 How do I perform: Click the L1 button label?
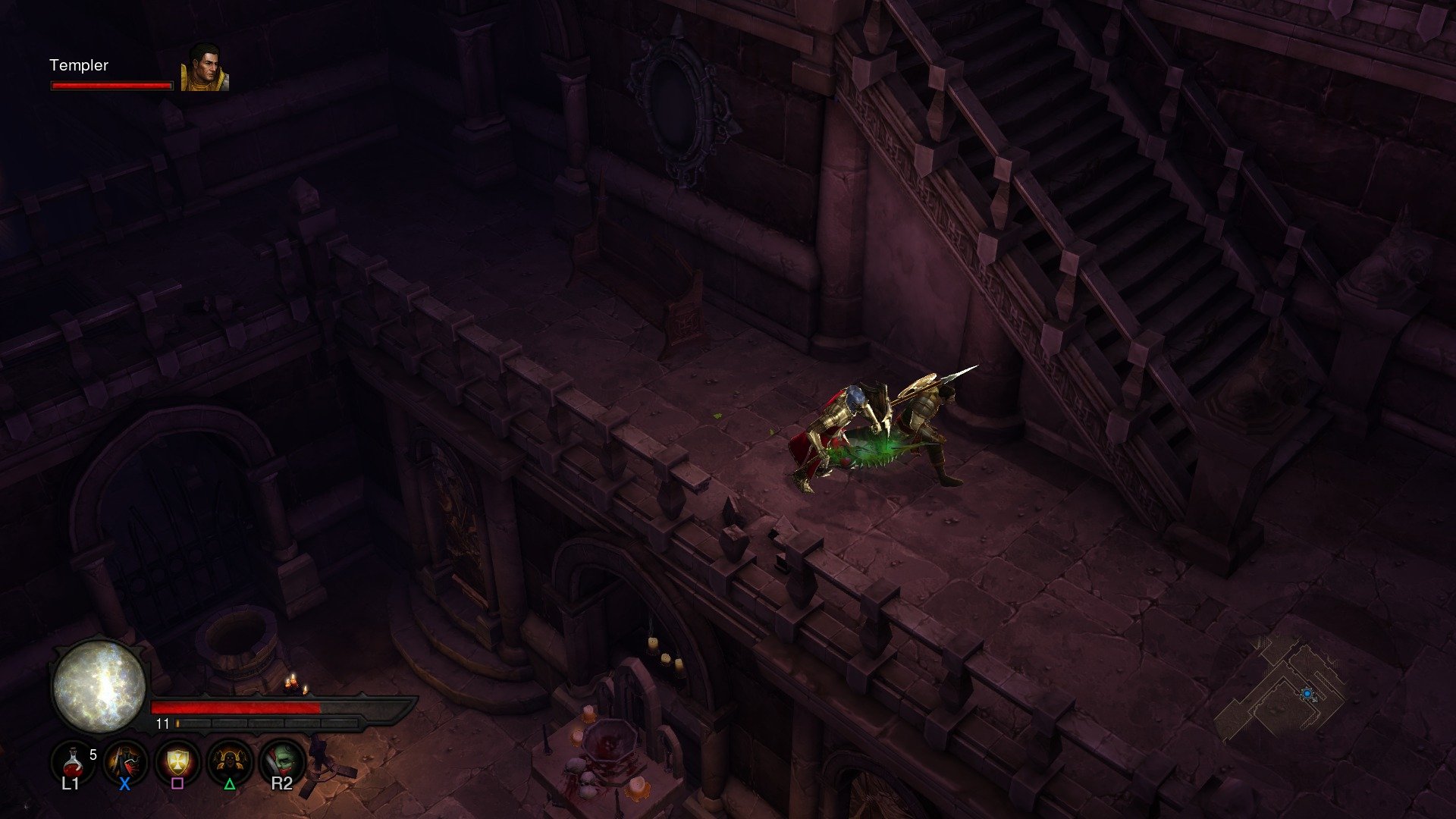71,785
